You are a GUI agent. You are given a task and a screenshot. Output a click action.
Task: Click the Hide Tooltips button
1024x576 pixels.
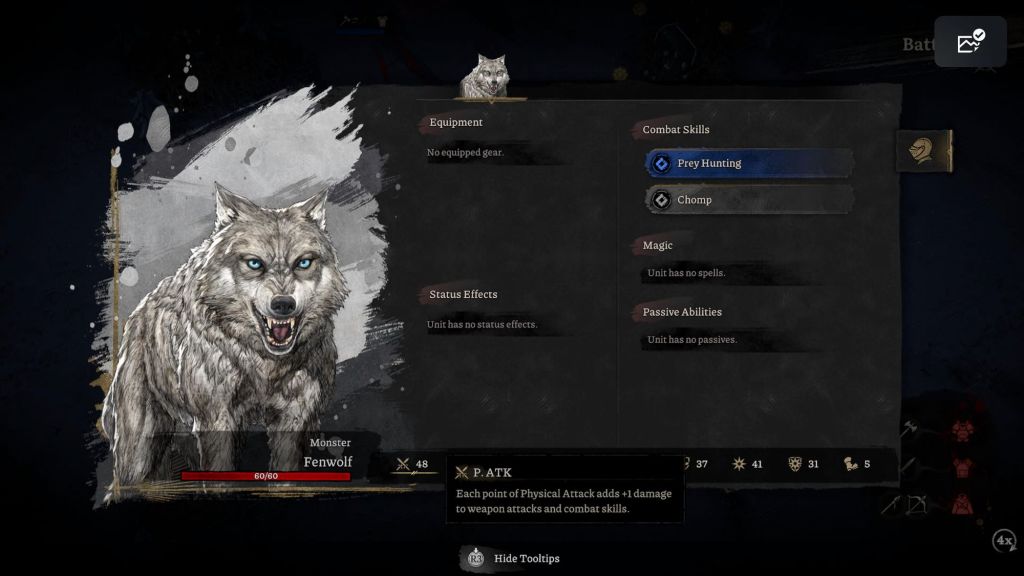(512, 558)
